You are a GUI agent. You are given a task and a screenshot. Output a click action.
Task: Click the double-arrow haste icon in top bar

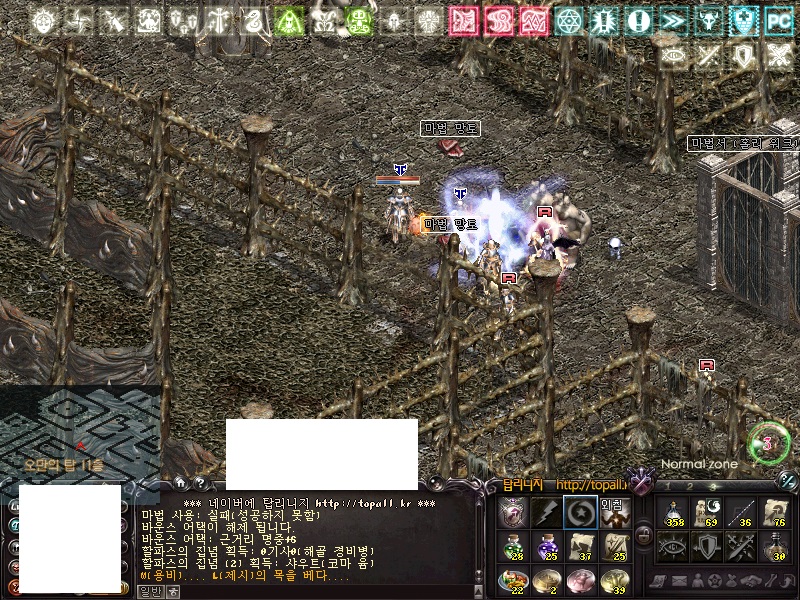[x=672, y=20]
